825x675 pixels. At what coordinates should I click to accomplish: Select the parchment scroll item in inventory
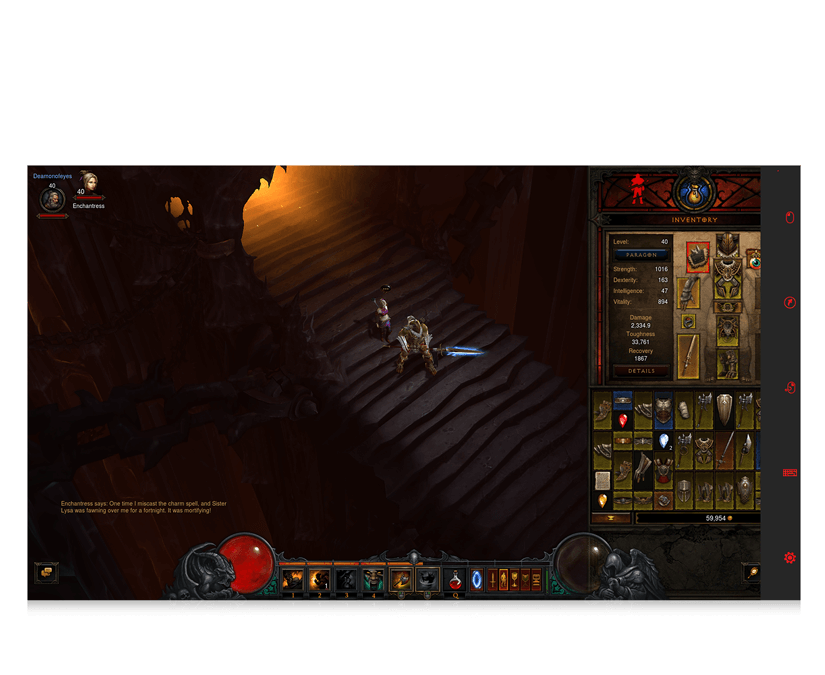[603, 480]
